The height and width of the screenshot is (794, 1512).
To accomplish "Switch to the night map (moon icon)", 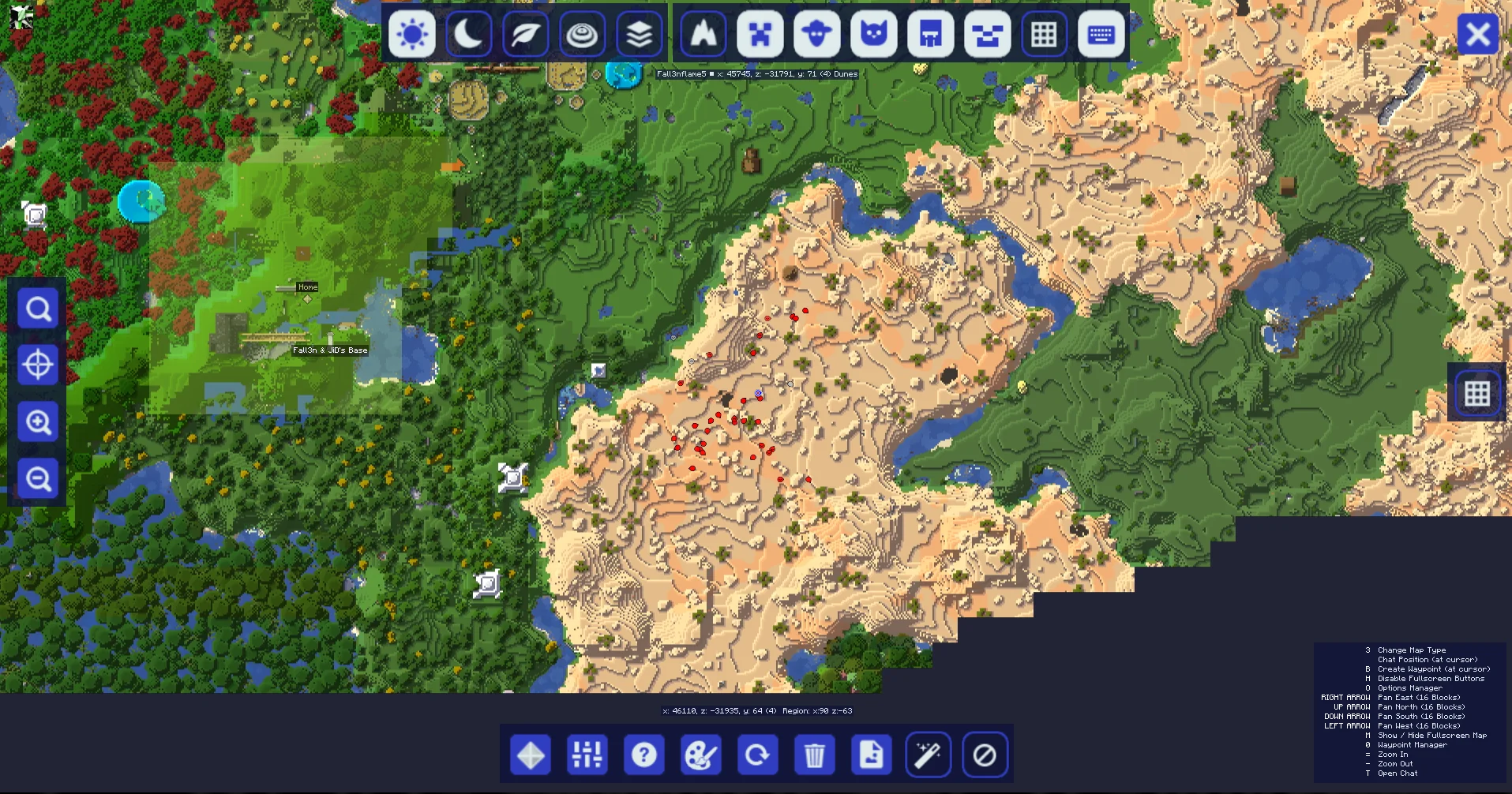I will pyautogui.click(x=469, y=35).
